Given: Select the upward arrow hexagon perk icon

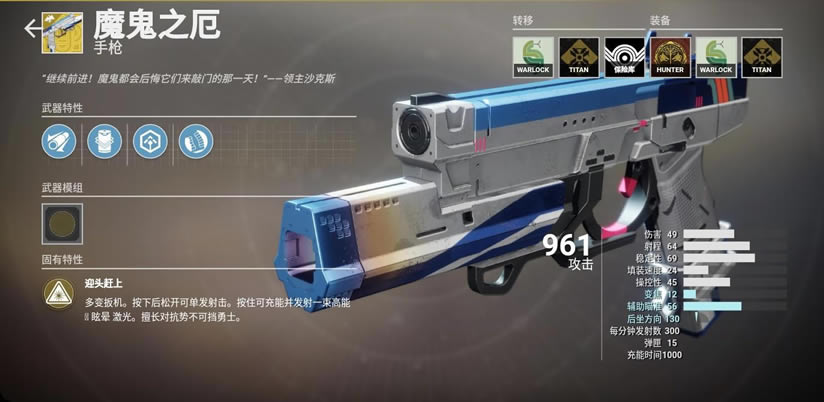Looking at the screenshot, I should 150,141.
